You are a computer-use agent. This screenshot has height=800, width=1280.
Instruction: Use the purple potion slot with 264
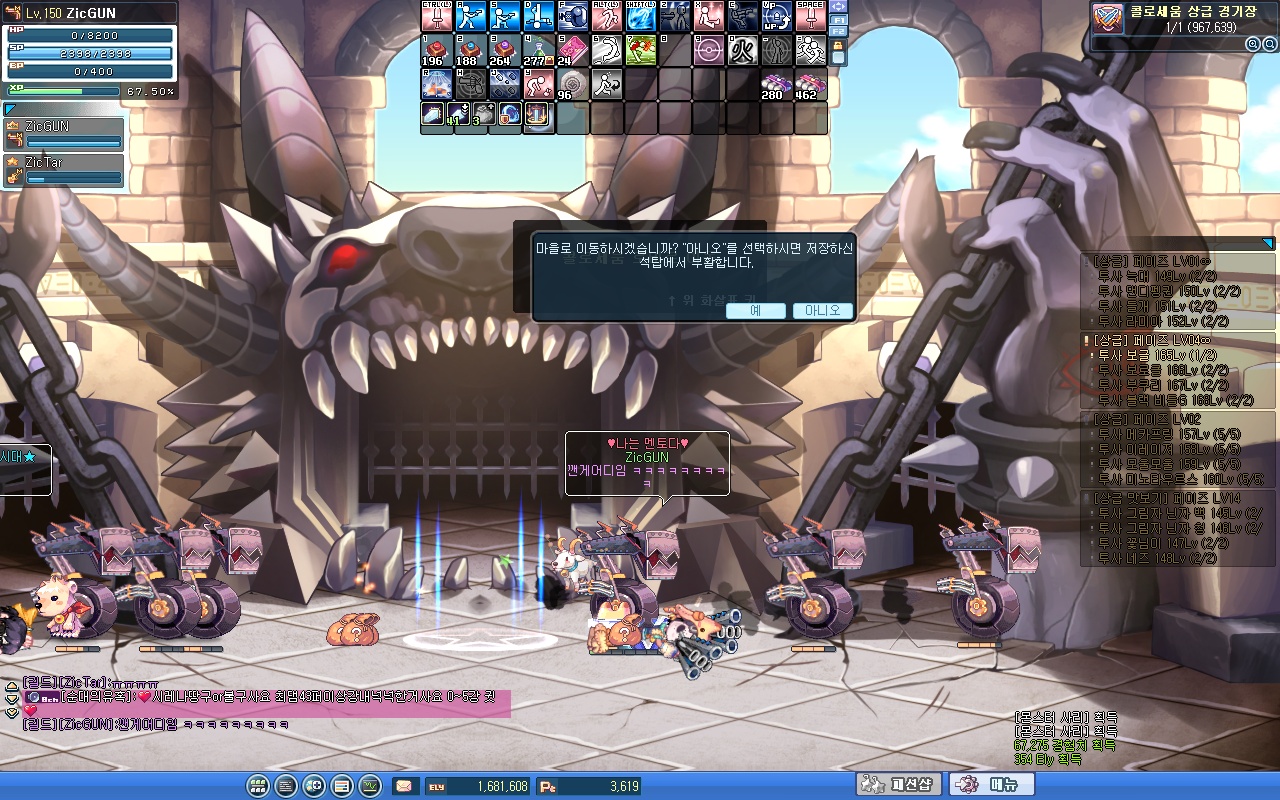(x=504, y=50)
